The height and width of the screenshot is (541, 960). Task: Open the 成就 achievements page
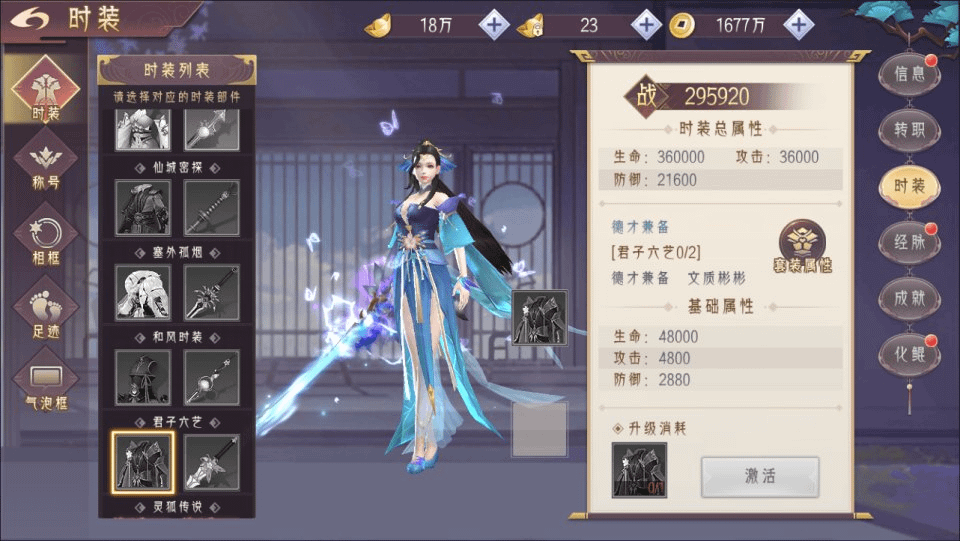(909, 298)
